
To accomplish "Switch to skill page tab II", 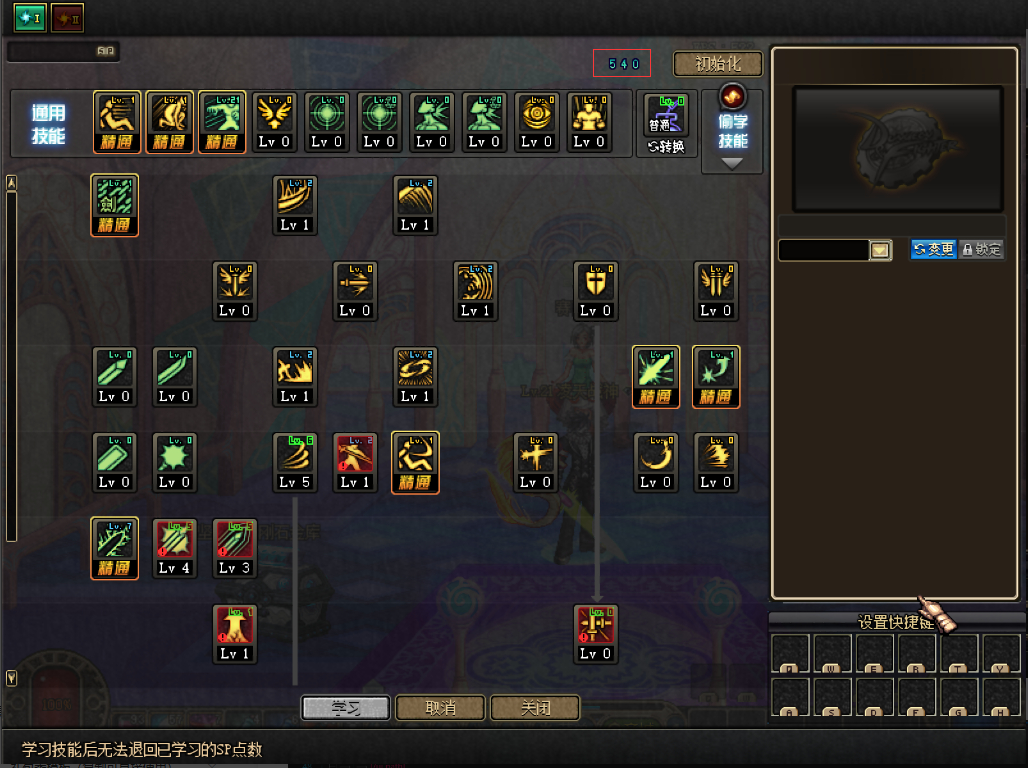I will click(68, 17).
